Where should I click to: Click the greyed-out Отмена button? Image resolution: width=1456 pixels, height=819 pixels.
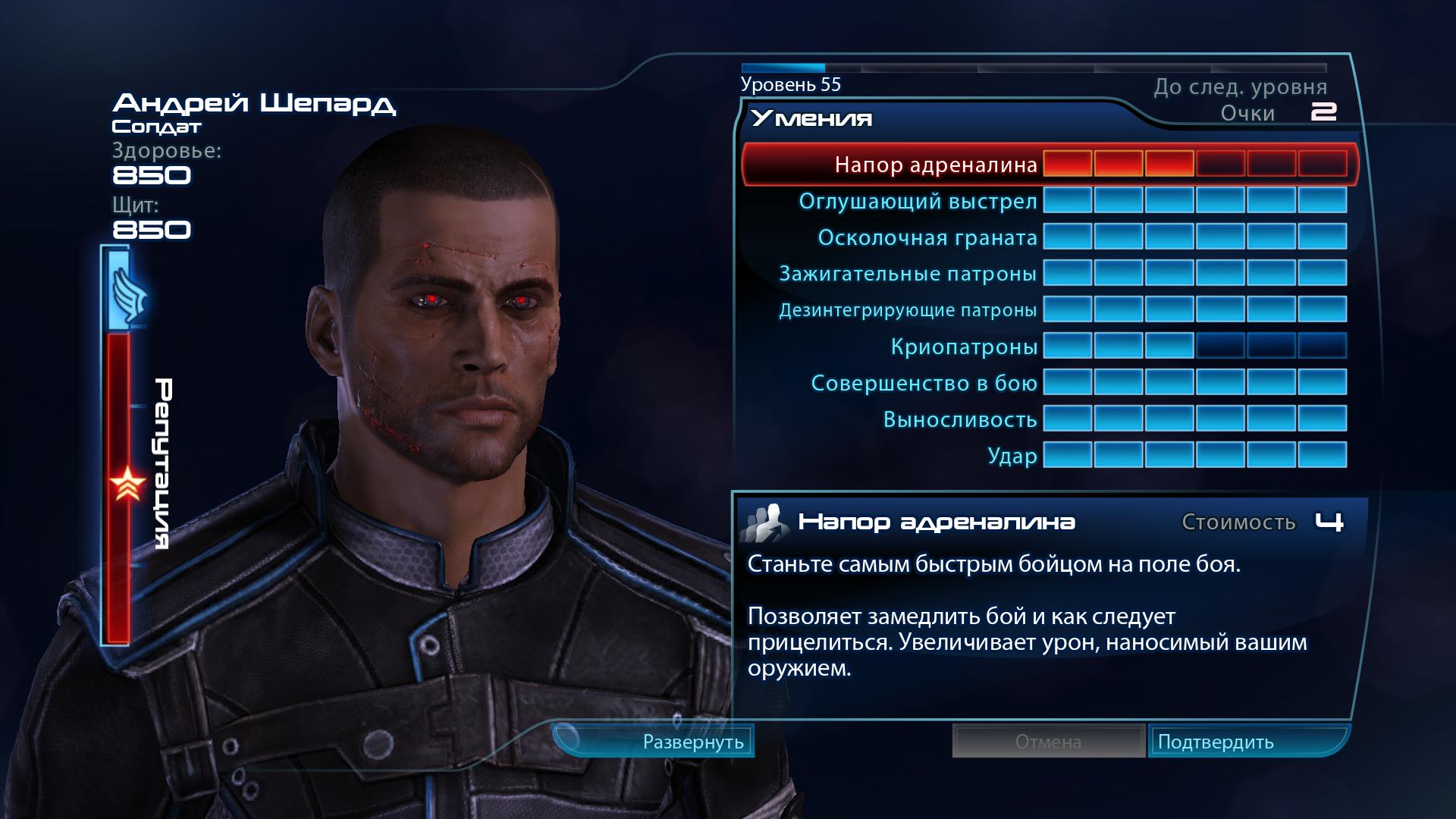point(1048,742)
